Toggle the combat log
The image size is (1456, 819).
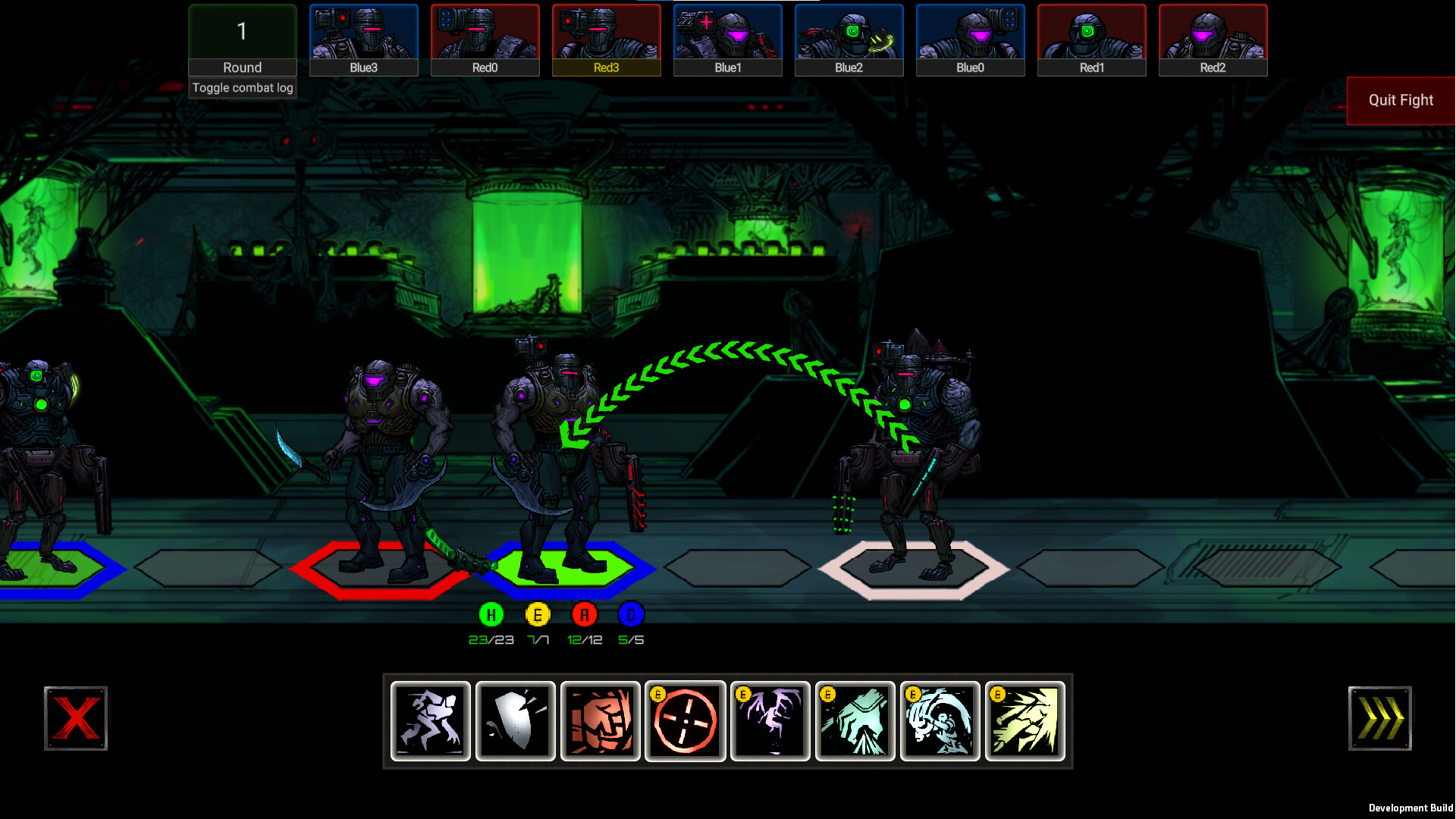tap(242, 87)
